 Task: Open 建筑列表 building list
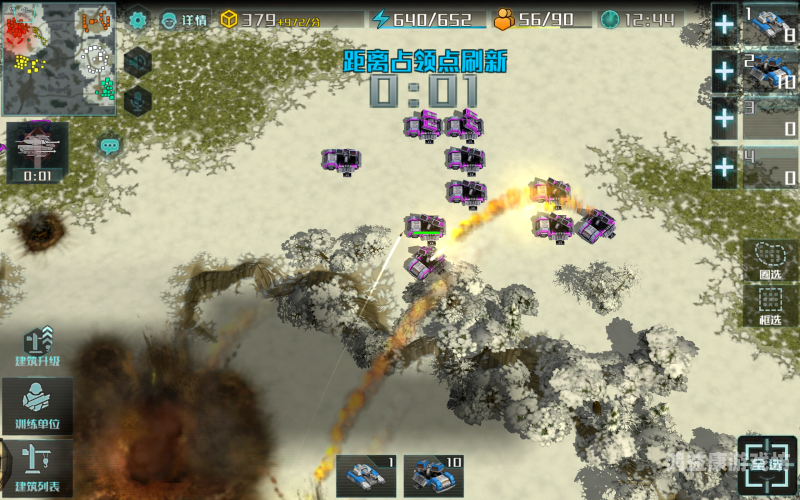37,467
